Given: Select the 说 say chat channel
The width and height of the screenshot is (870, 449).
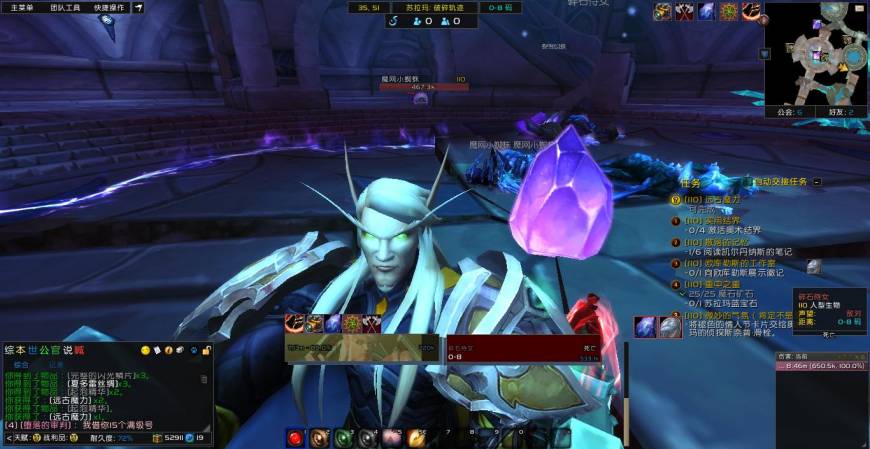Looking at the screenshot, I should click(x=68, y=350).
